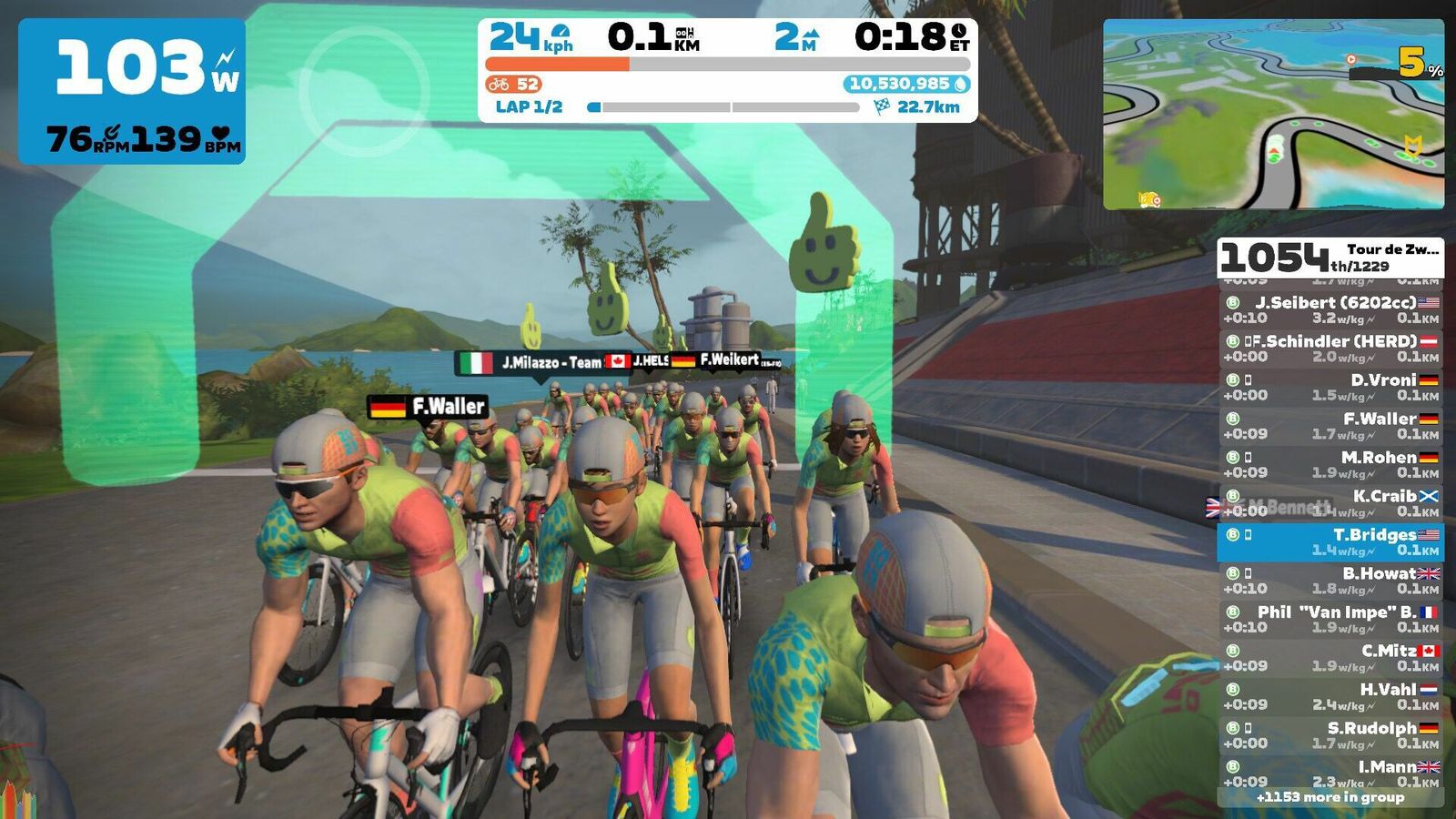This screenshot has height=819, width=1456.
Task: Choose F.Schindler (HERD) rider row
Action: pos(1330,349)
